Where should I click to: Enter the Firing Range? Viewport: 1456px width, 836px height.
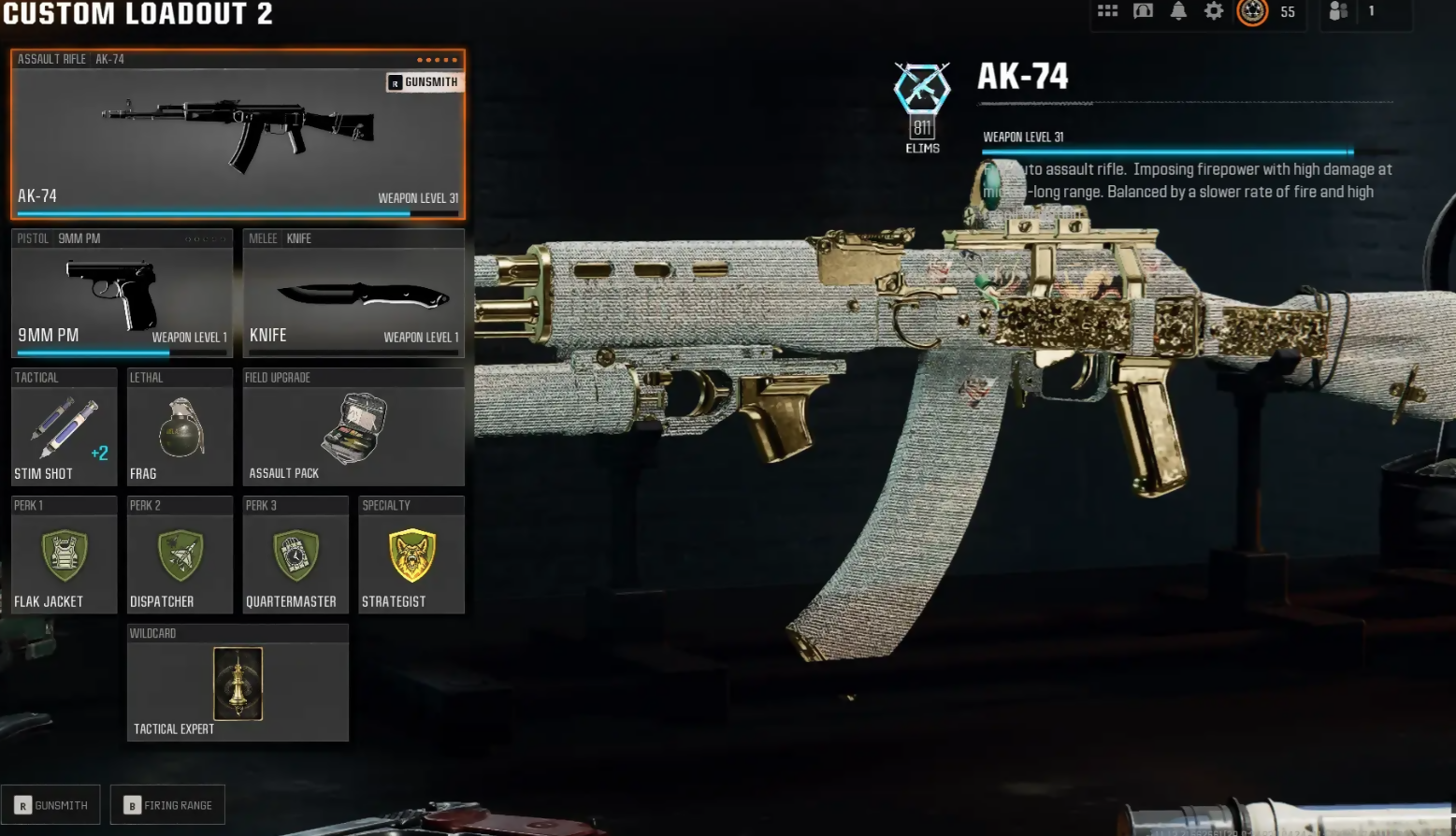[168, 805]
